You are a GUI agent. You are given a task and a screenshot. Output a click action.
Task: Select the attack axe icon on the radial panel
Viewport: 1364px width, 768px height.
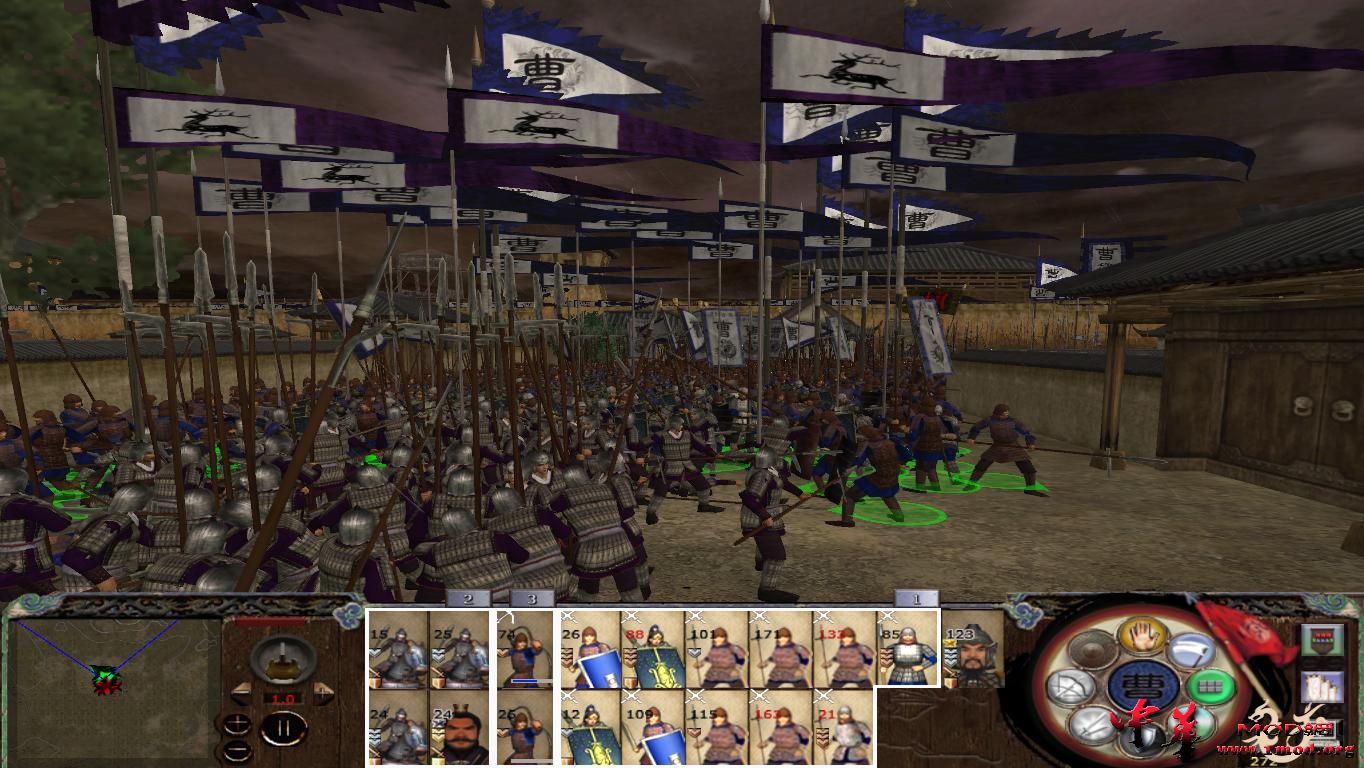coord(1192,649)
